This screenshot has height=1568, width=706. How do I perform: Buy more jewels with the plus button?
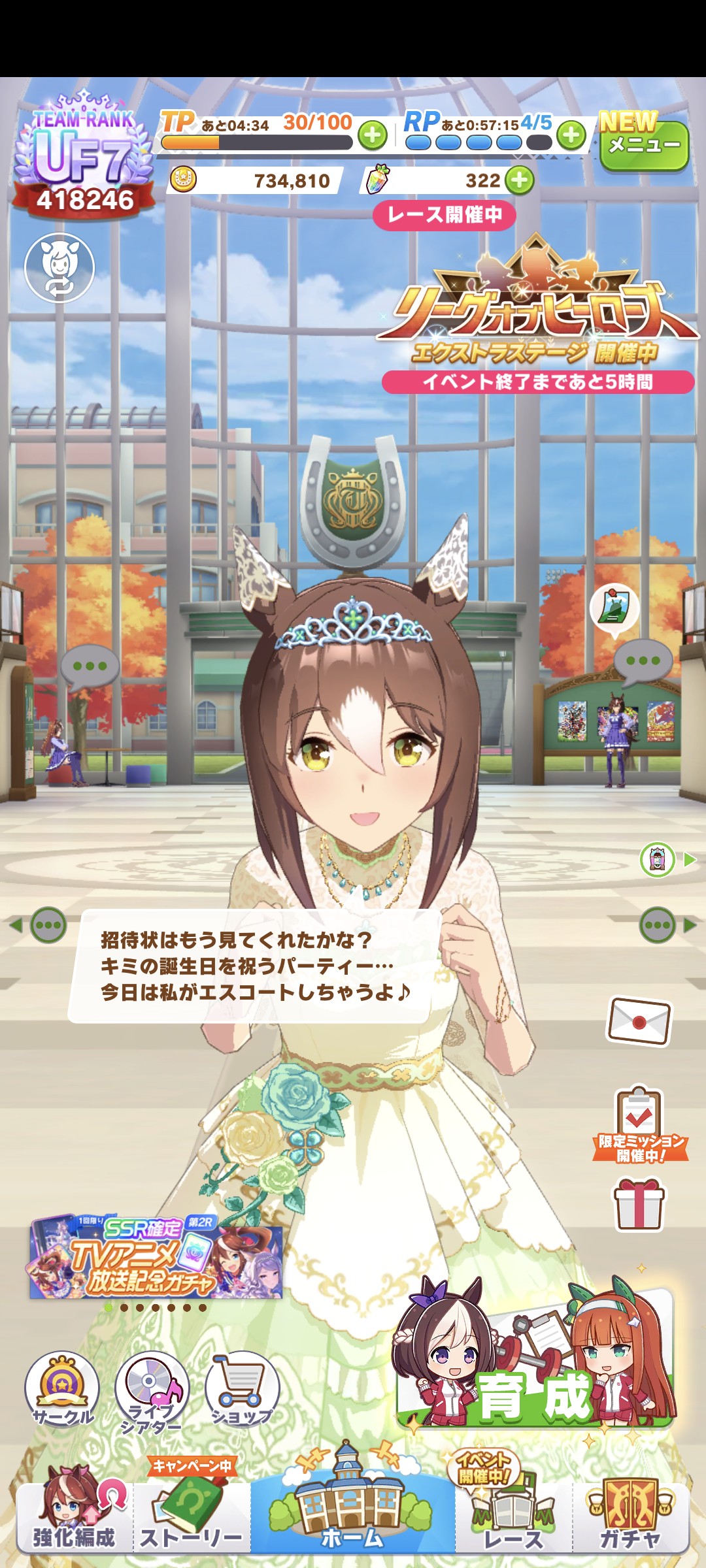coord(520,180)
